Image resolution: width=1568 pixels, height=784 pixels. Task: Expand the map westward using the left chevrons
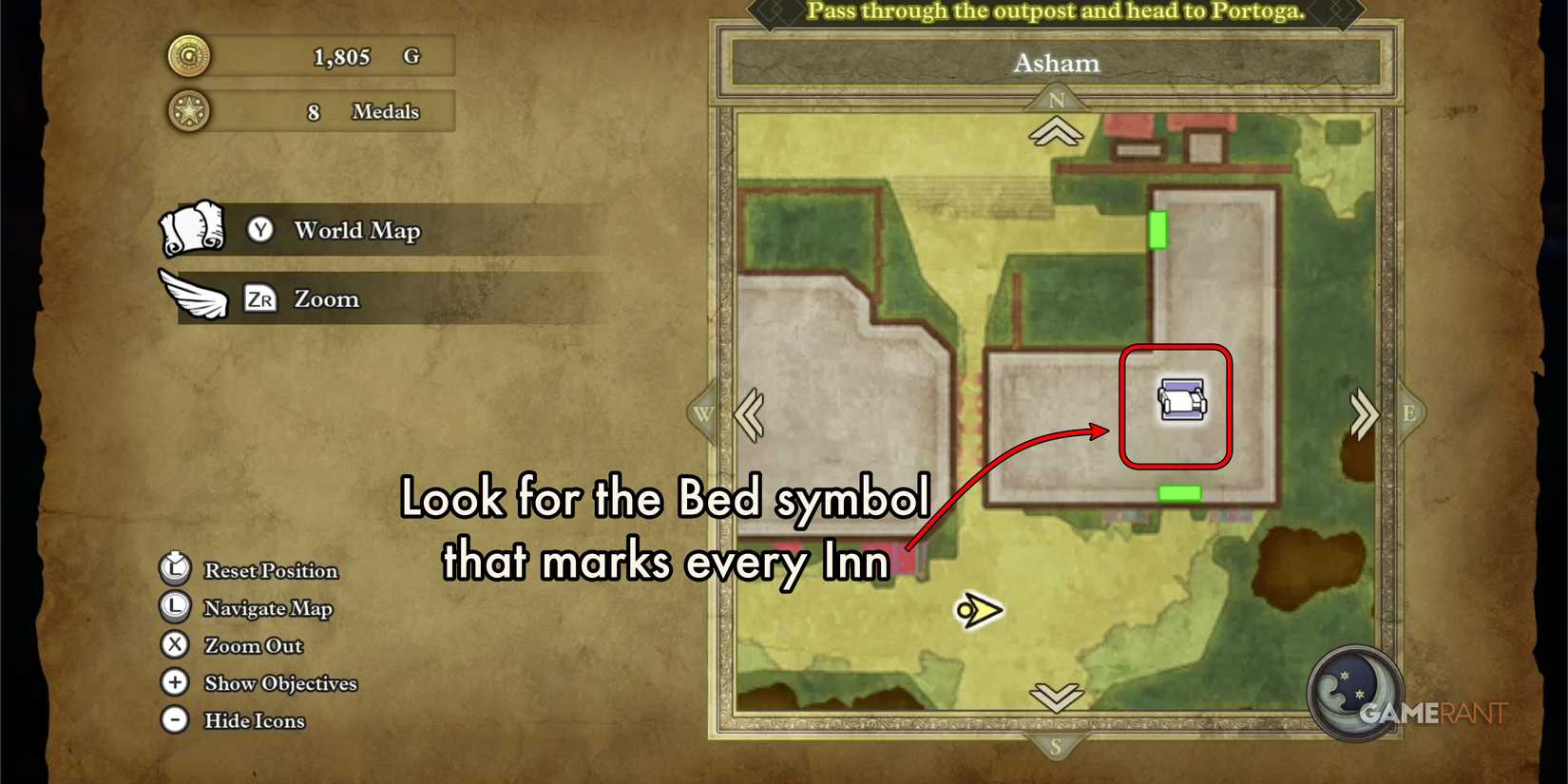tap(750, 415)
